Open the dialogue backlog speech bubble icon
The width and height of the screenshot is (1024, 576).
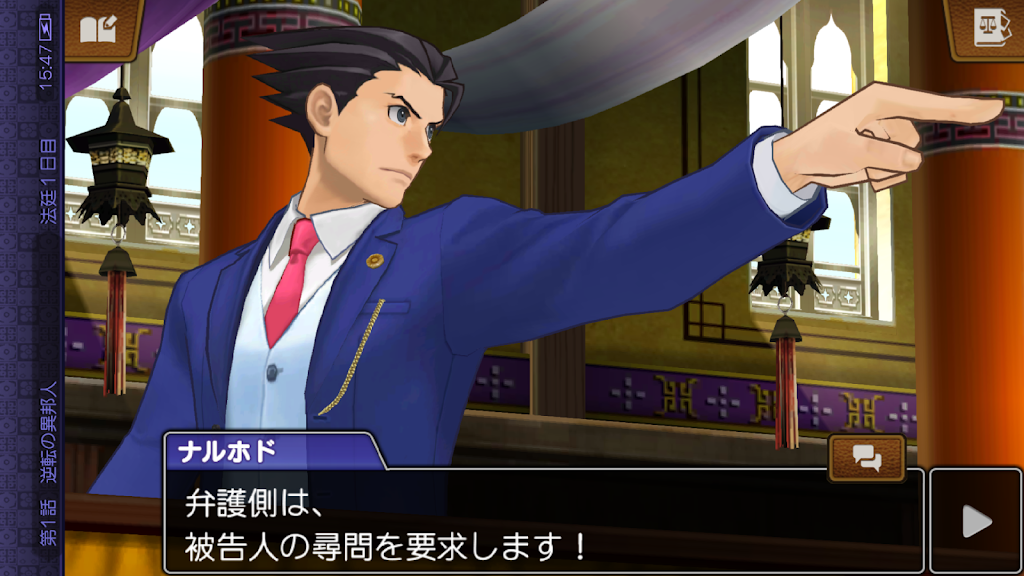(867, 458)
